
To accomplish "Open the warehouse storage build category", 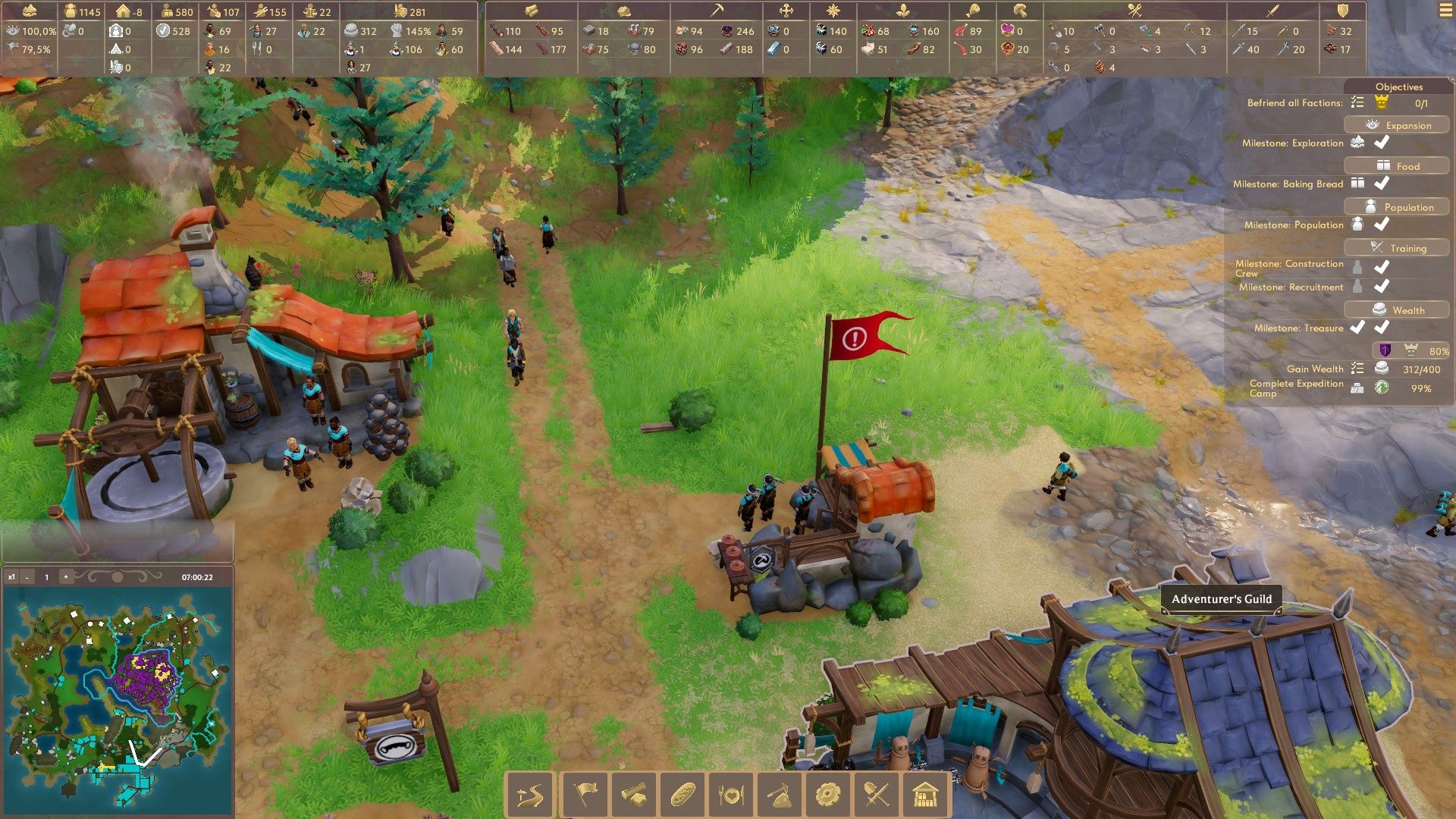I will tap(925, 795).
